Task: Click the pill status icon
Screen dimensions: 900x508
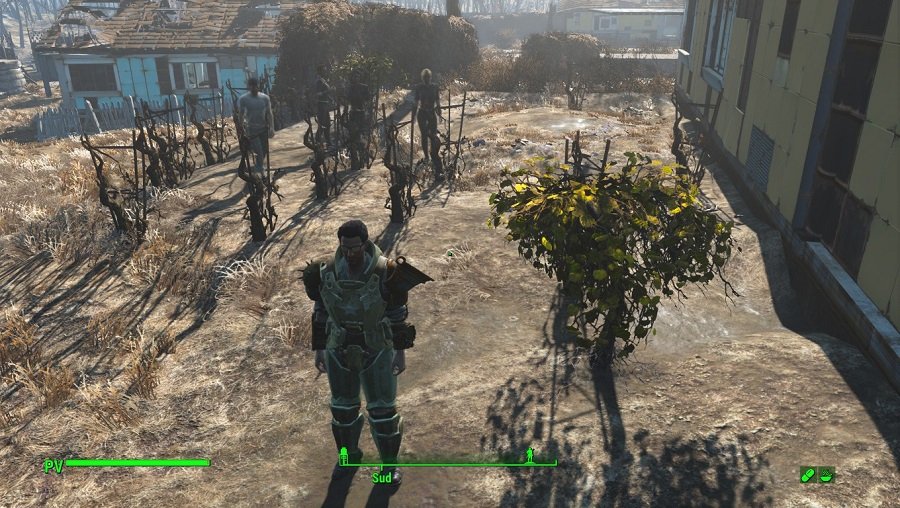Action: point(807,474)
